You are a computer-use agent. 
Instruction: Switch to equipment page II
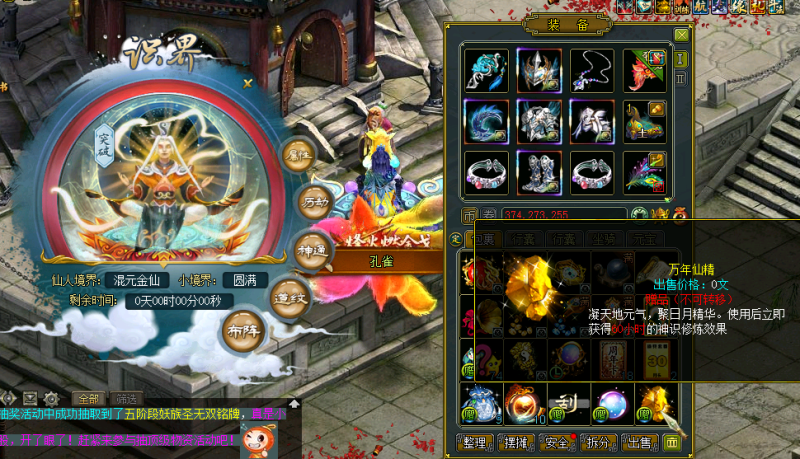click(680, 77)
